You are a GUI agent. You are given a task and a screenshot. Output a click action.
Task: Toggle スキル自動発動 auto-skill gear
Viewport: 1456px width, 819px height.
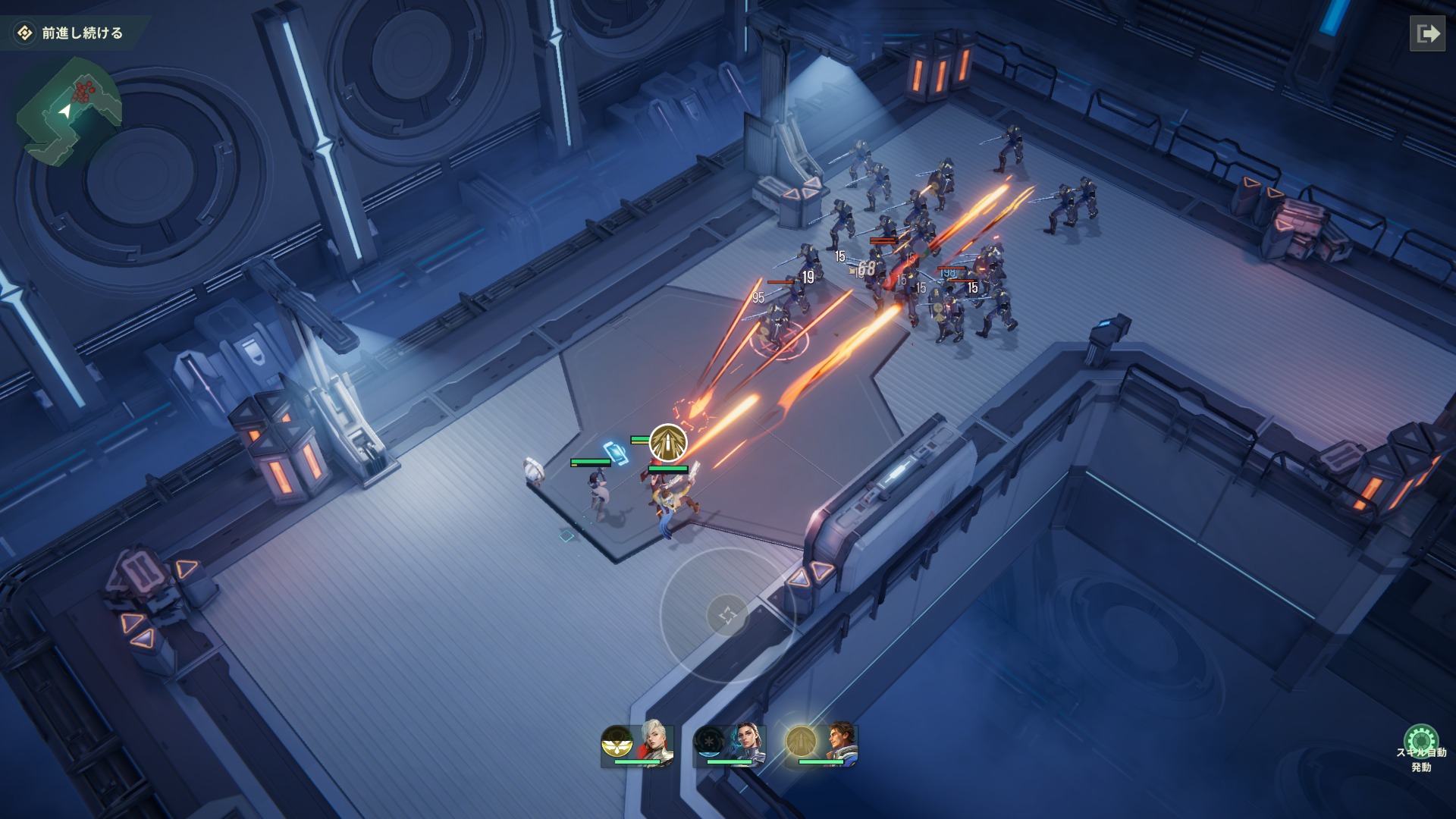click(1420, 741)
